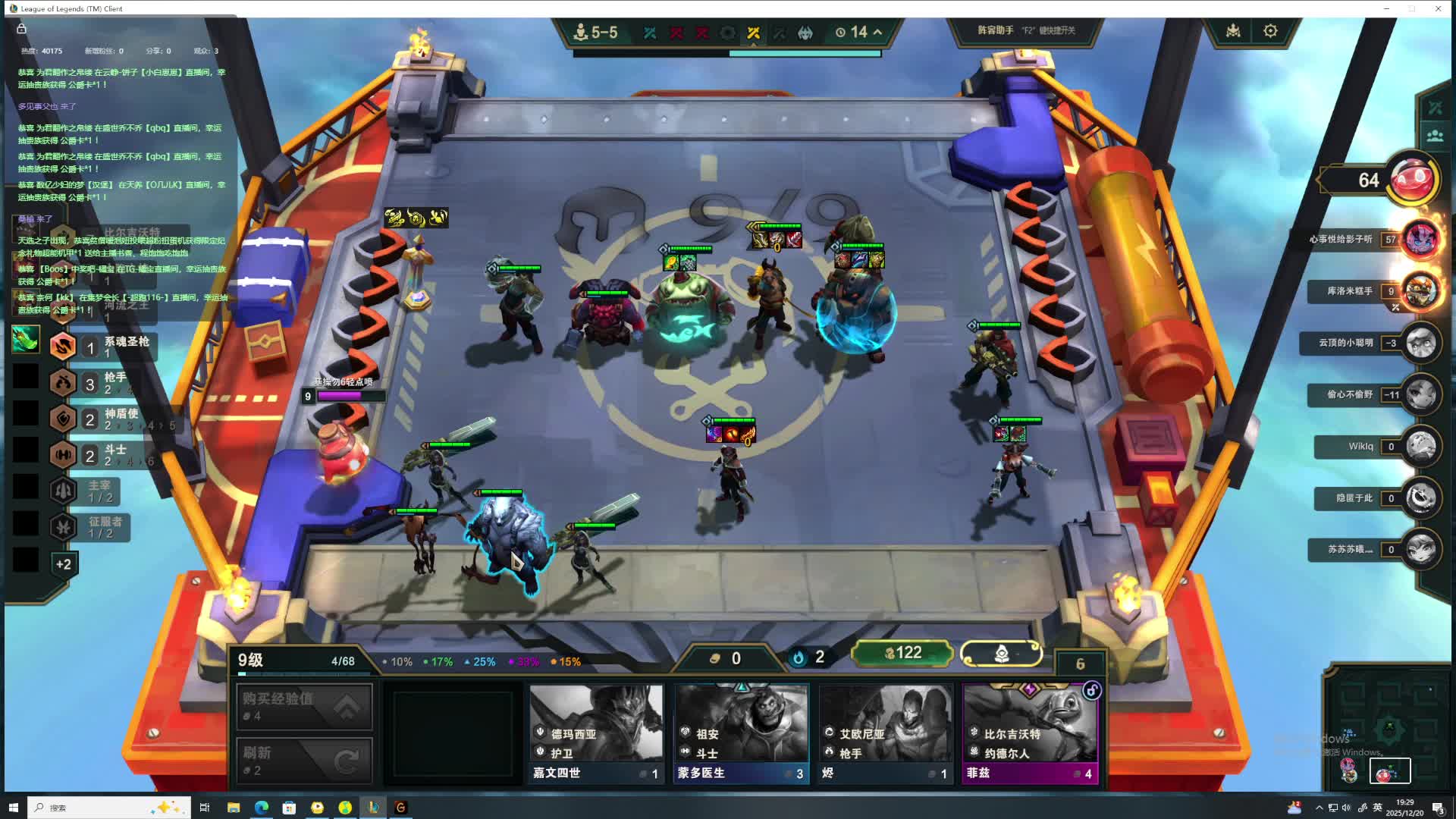Open Windows Start menu

(x=13, y=808)
